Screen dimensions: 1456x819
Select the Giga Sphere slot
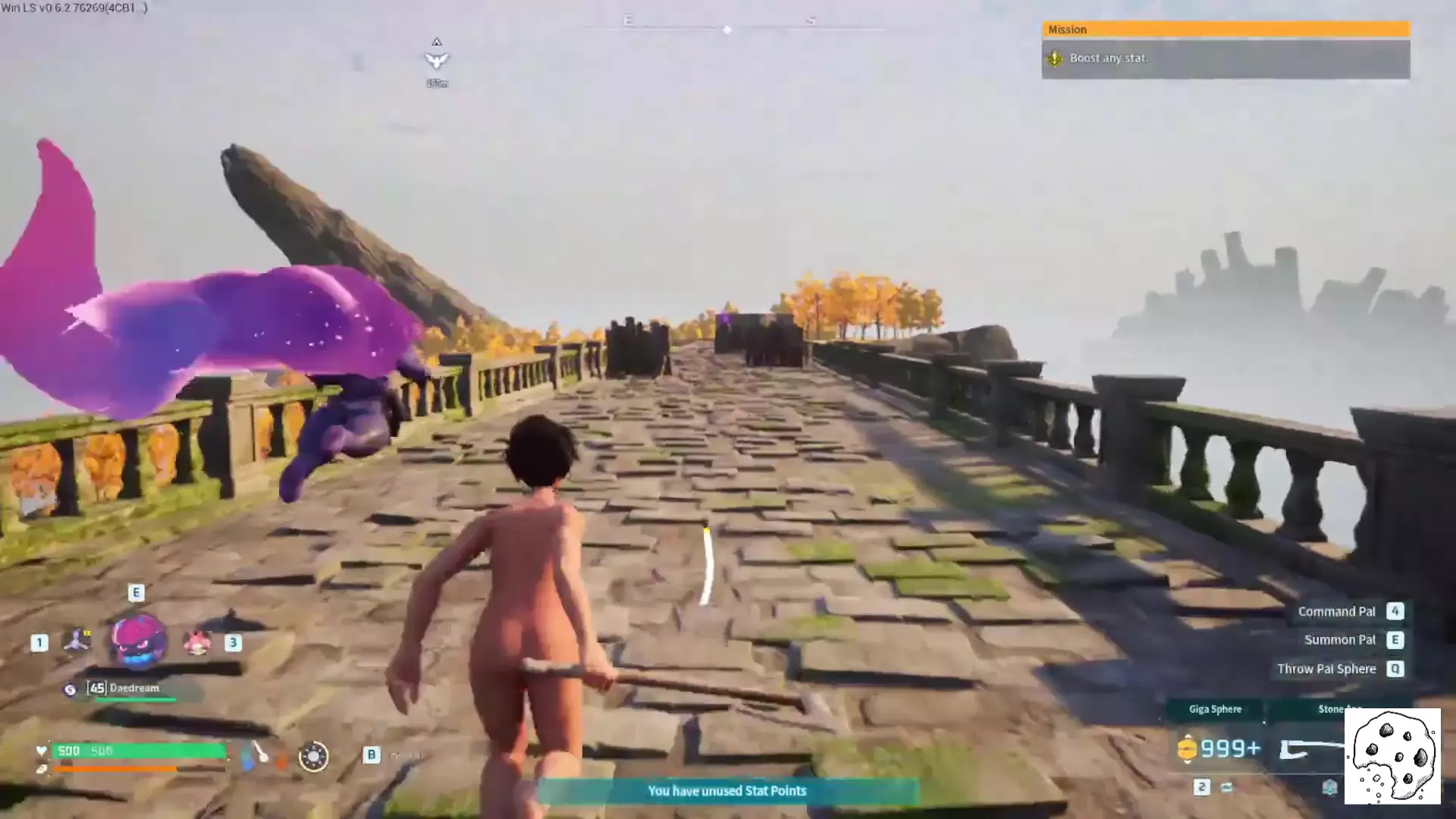[x=1215, y=710]
